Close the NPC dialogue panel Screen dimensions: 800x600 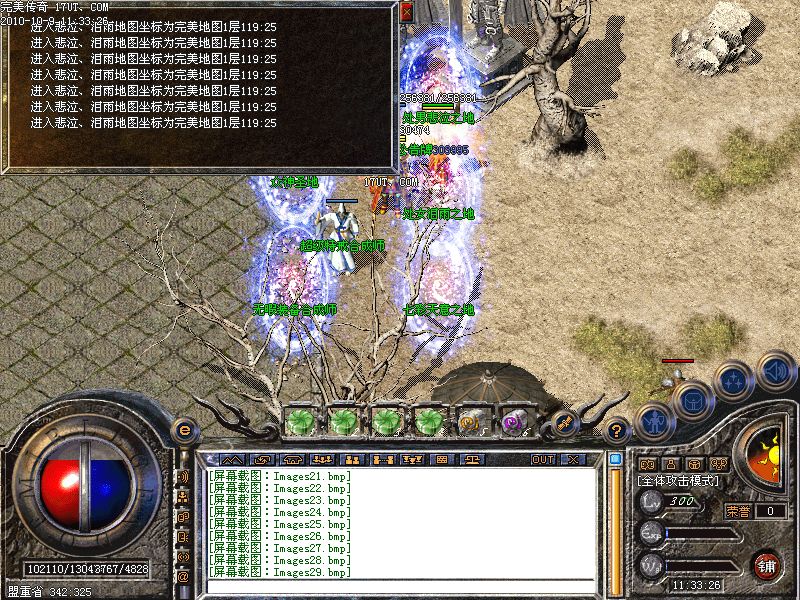click(406, 12)
